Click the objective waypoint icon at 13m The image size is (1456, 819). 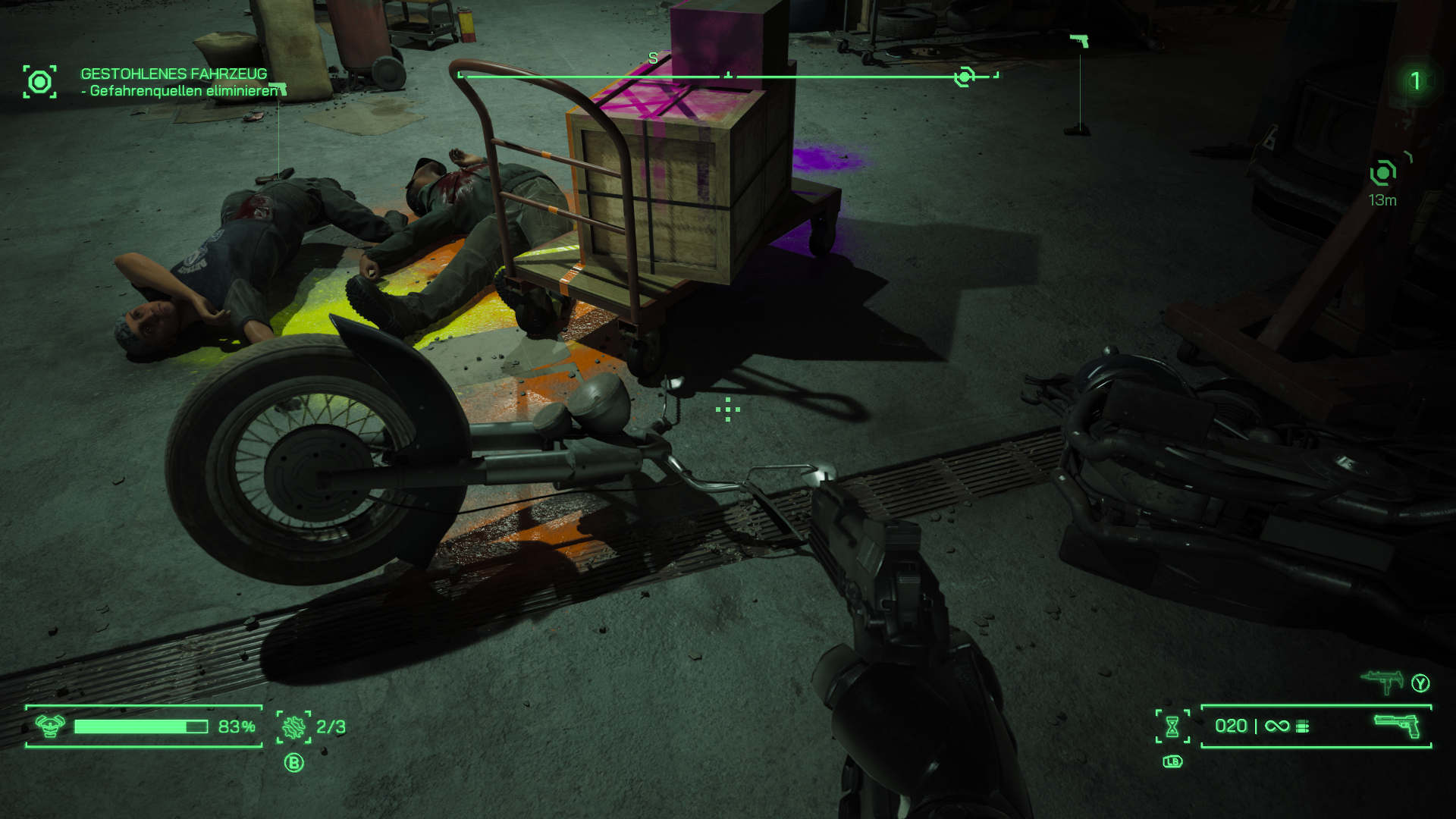[1385, 173]
